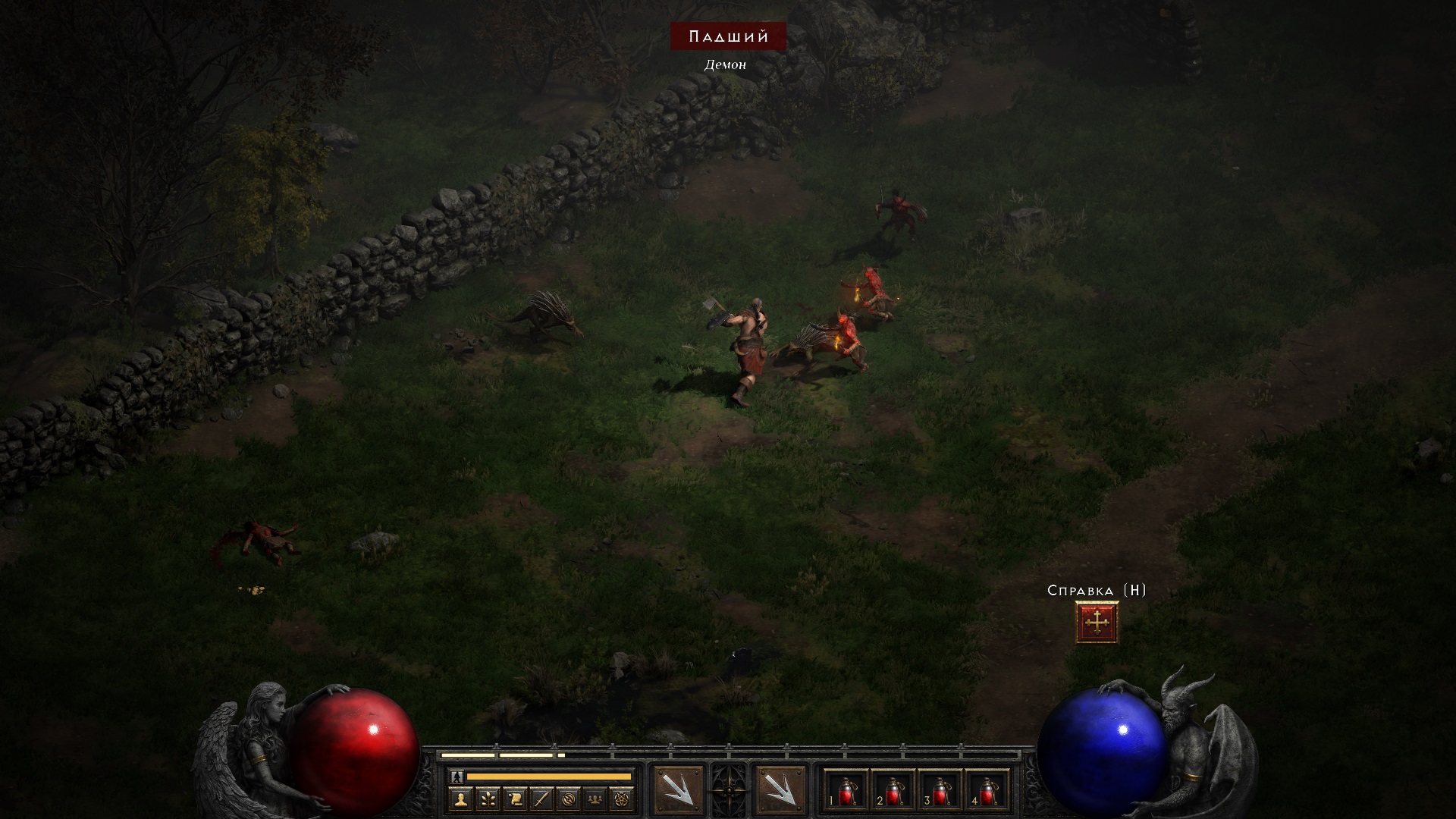Use the healing potion in belt slot 4
This screenshot has height=819, width=1456.
tap(987, 792)
